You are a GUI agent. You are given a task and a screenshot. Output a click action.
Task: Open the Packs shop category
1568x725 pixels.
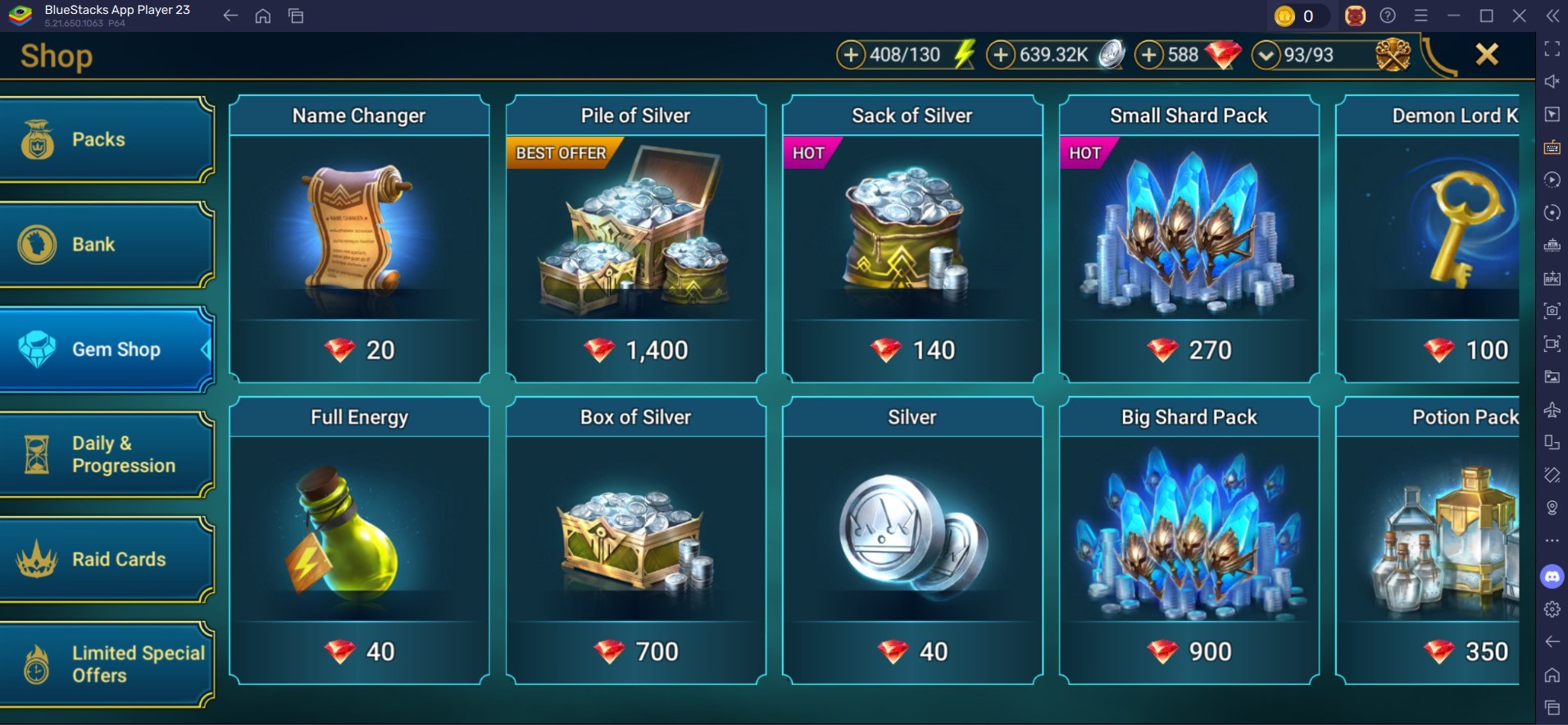pyautogui.click(x=107, y=139)
